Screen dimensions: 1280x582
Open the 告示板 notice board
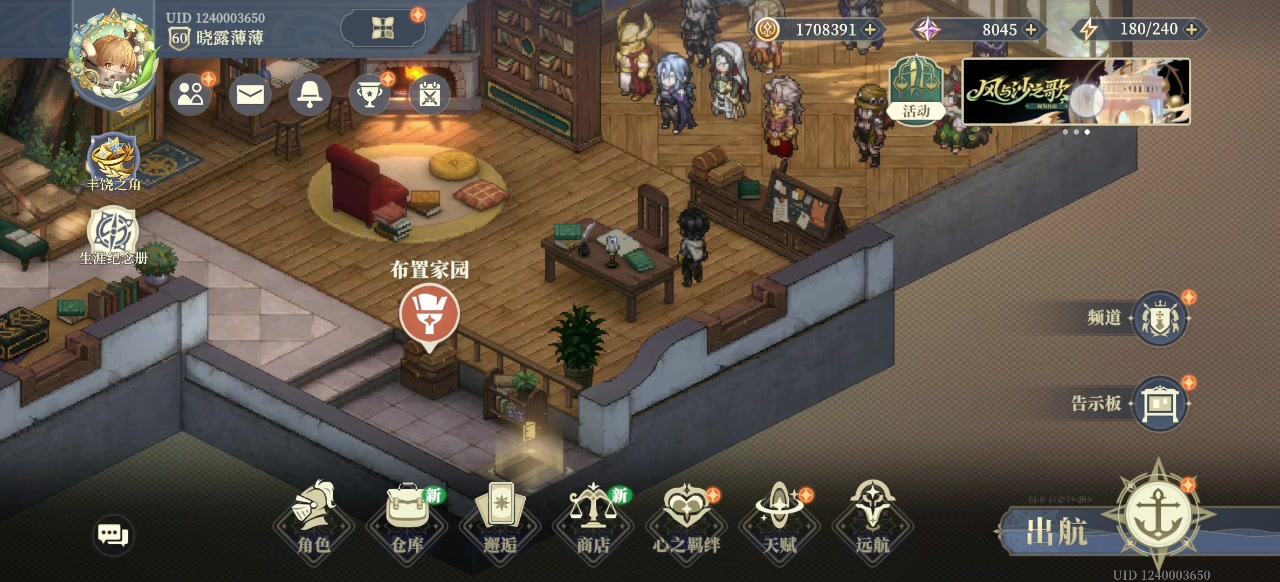1160,404
